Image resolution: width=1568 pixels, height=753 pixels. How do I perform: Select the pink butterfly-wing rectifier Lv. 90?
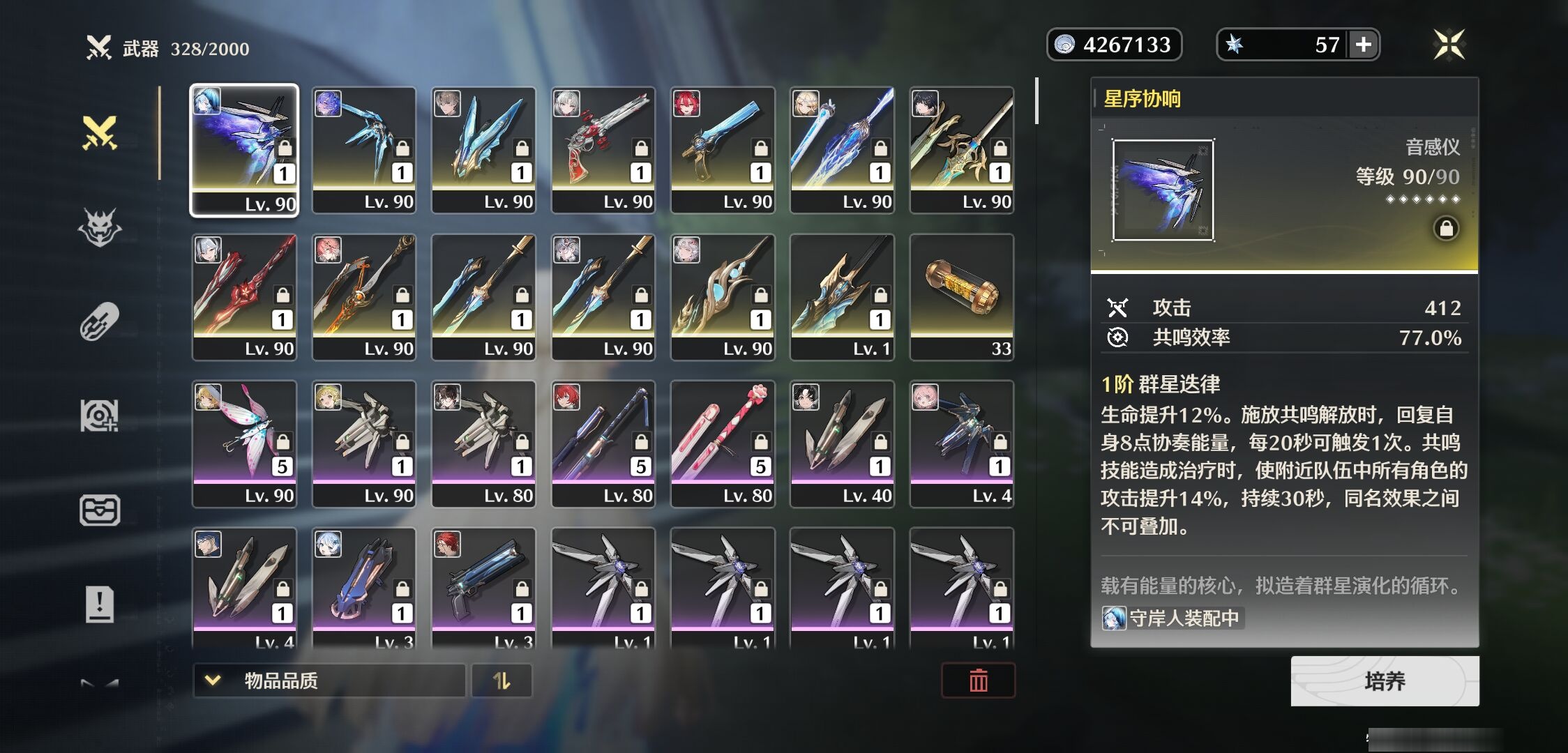click(x=244, y=444)
